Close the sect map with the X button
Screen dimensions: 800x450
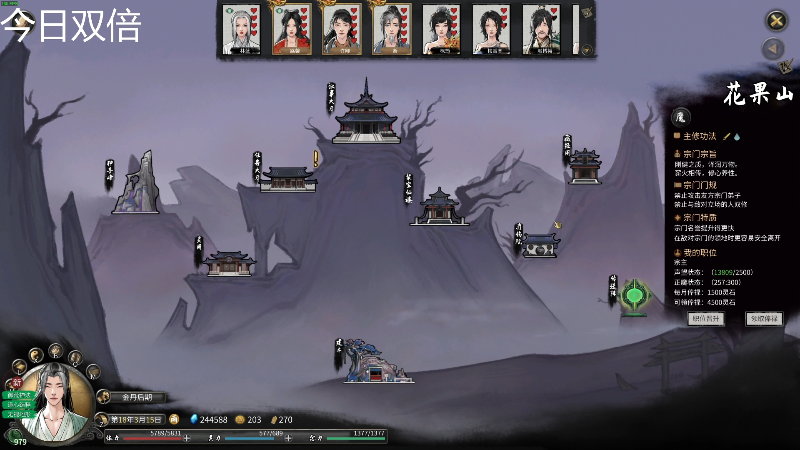pyautogui.click(x=776, y=20)
